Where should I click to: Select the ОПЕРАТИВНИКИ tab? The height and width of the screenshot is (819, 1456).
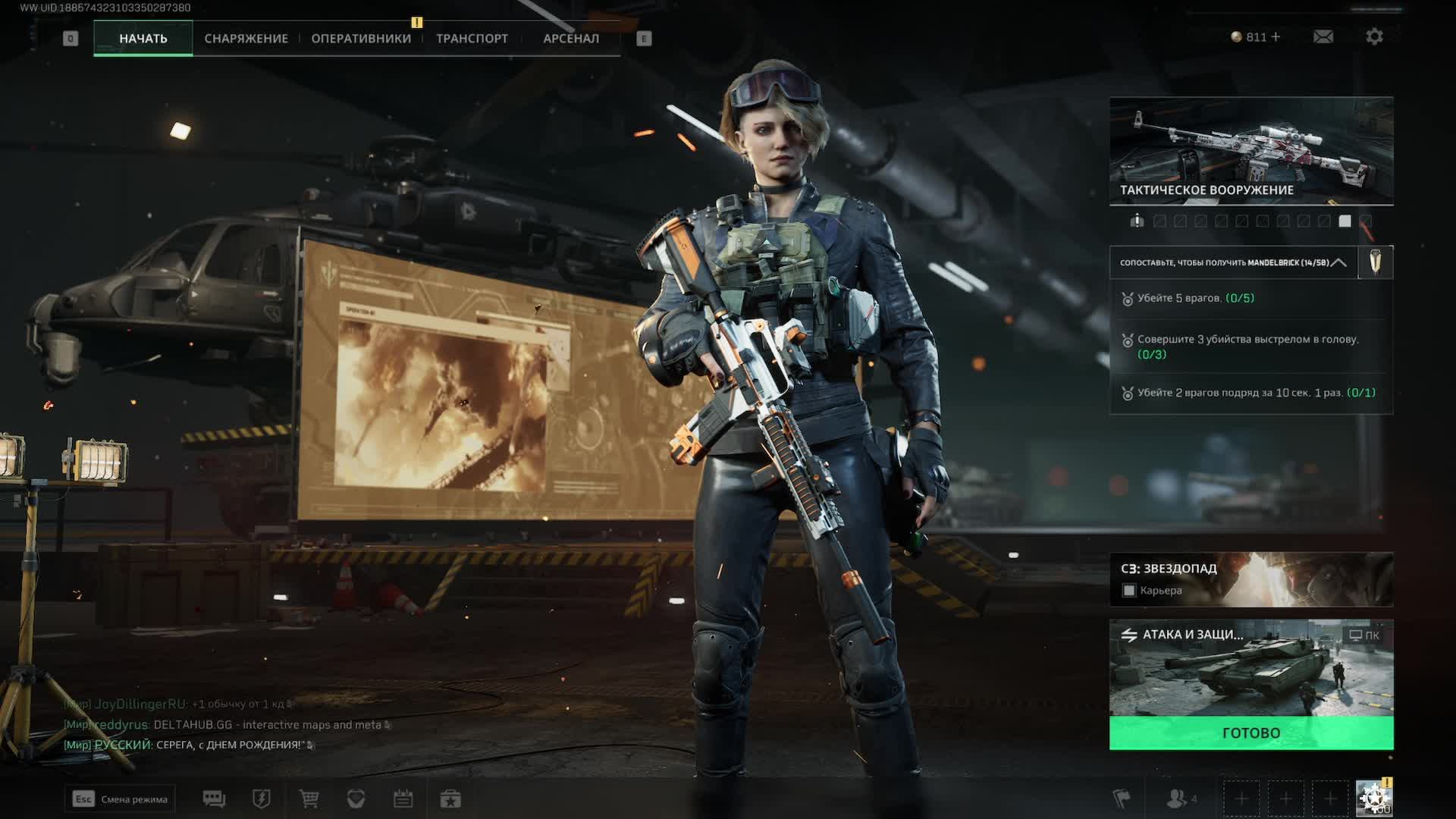tap(361, 39)
